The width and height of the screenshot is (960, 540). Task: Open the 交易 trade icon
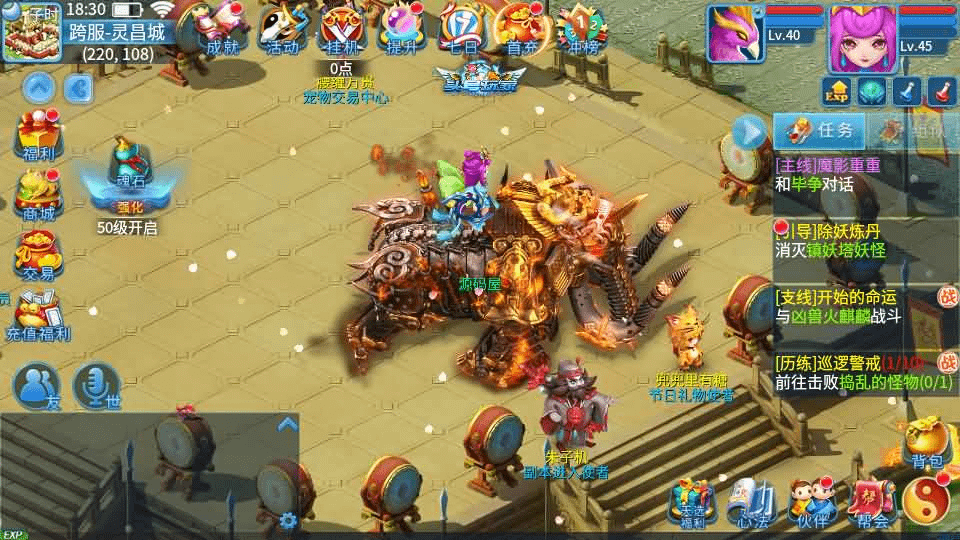coord(38,255)
